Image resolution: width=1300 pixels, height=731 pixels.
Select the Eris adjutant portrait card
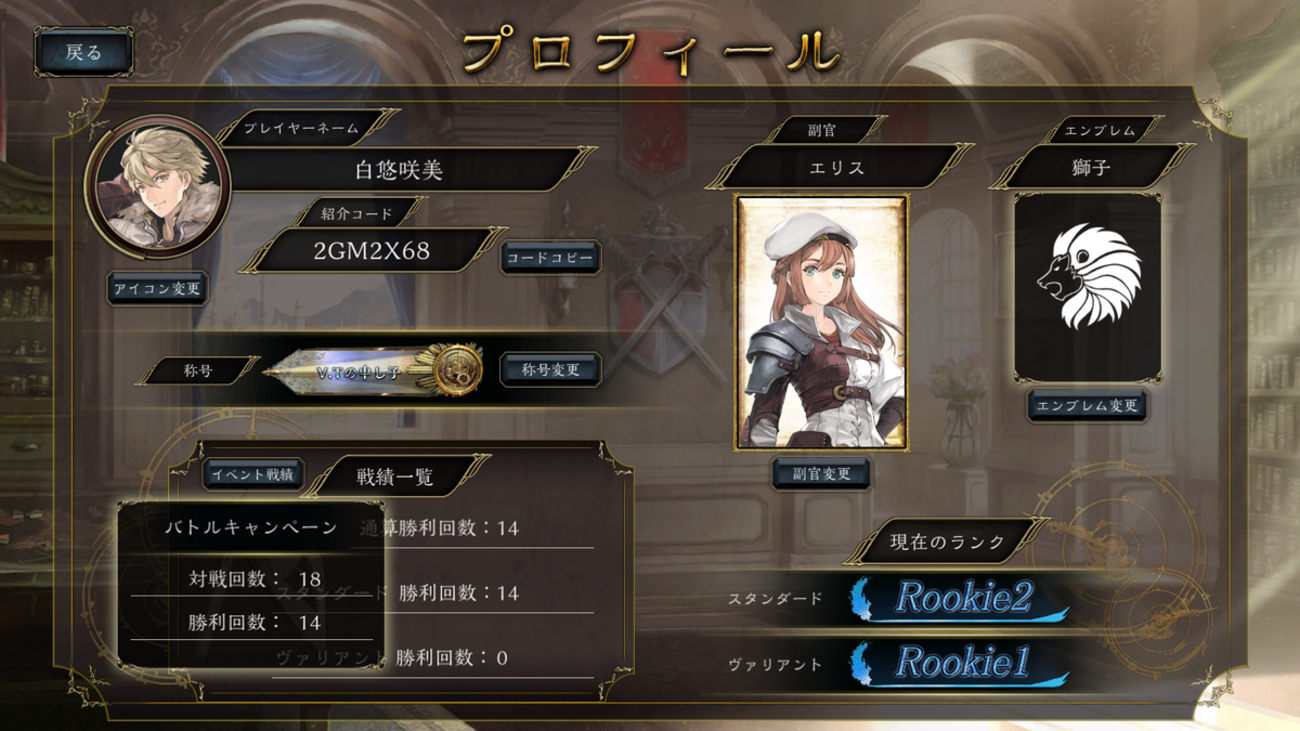pyautogui.click(x=821, y=322)
